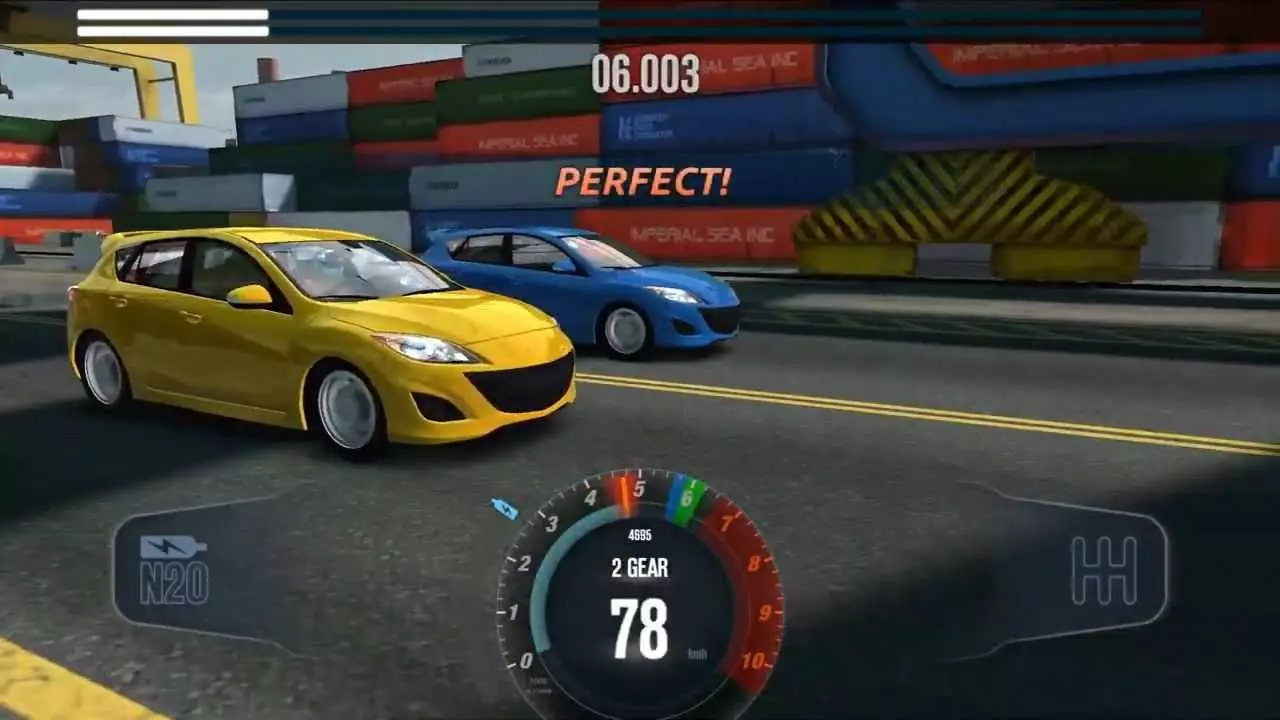
Task: Tap the 4695 RPM counter
Action: [x=640, y=536]
